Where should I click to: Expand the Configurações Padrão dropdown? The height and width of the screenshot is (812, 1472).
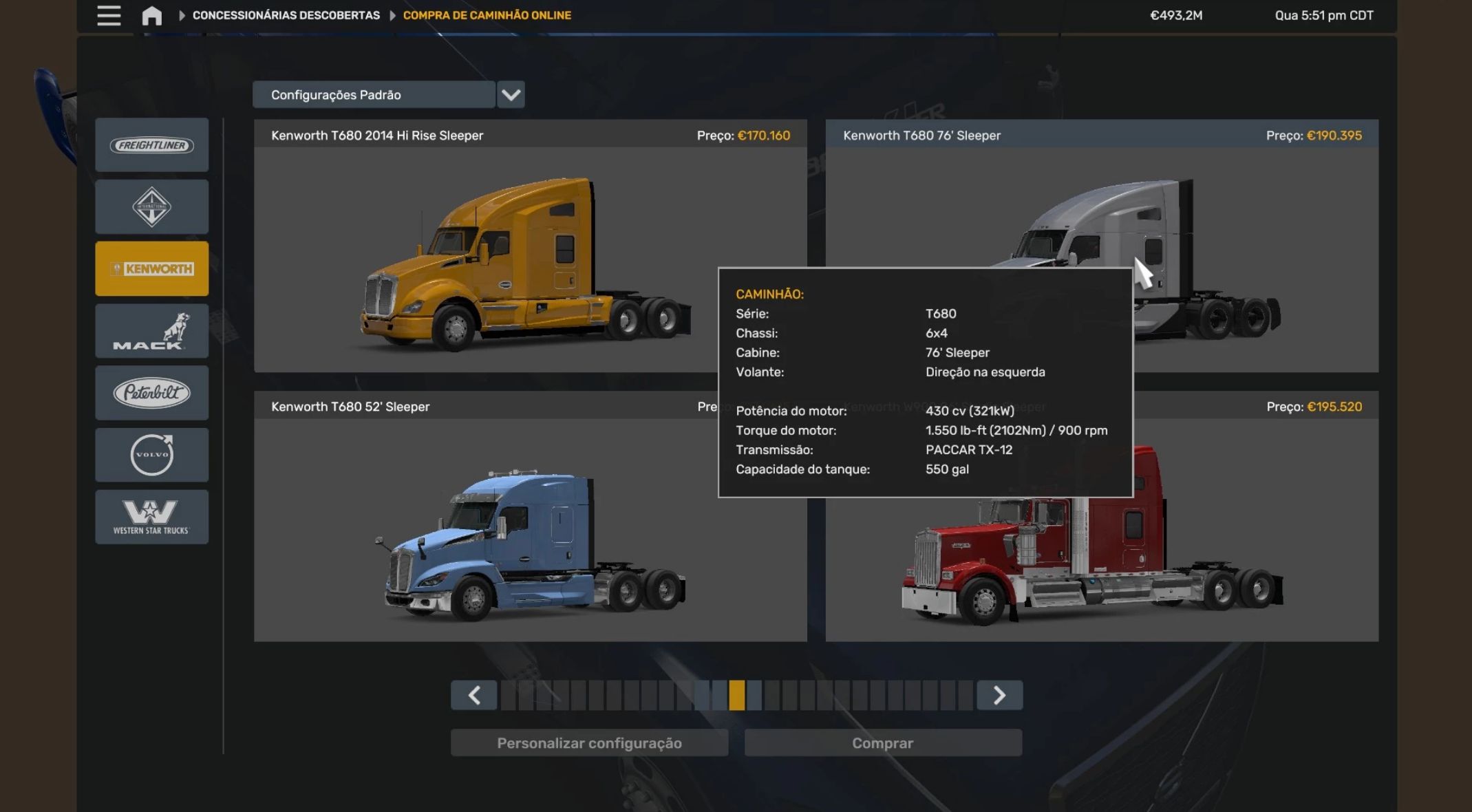pyautogui.click(x=511, y=95)
